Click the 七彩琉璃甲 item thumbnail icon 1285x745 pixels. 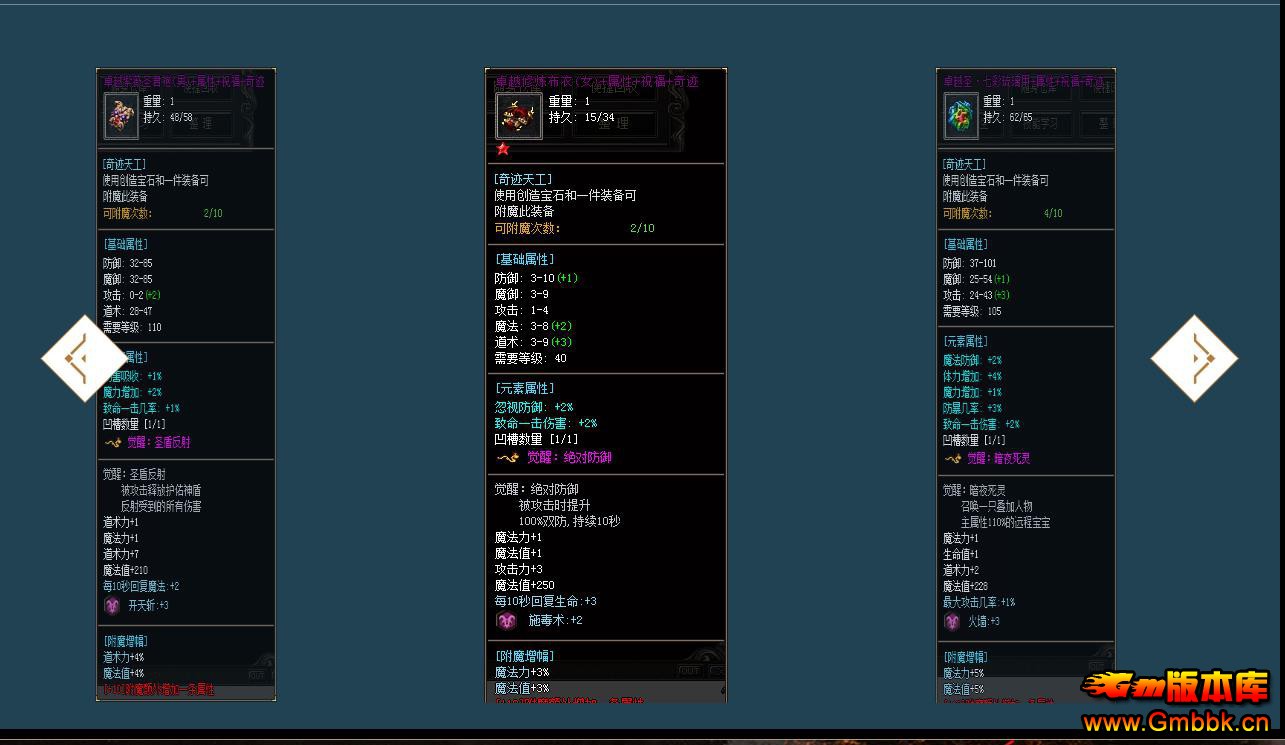pyautogui.click(x=960, y=115)
